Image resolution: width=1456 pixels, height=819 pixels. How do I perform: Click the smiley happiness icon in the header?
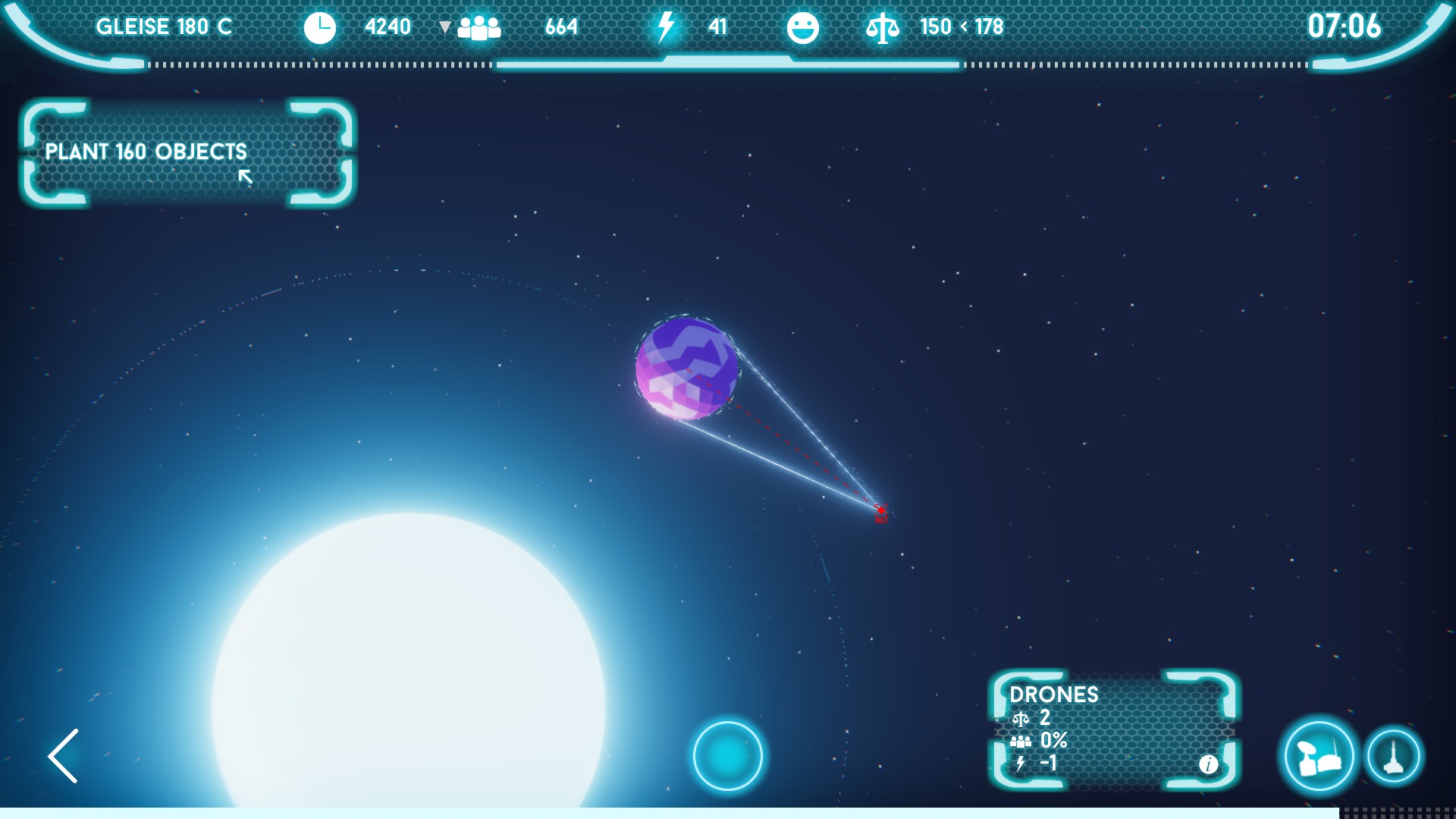pyautogui.click(x=804, y=27)
